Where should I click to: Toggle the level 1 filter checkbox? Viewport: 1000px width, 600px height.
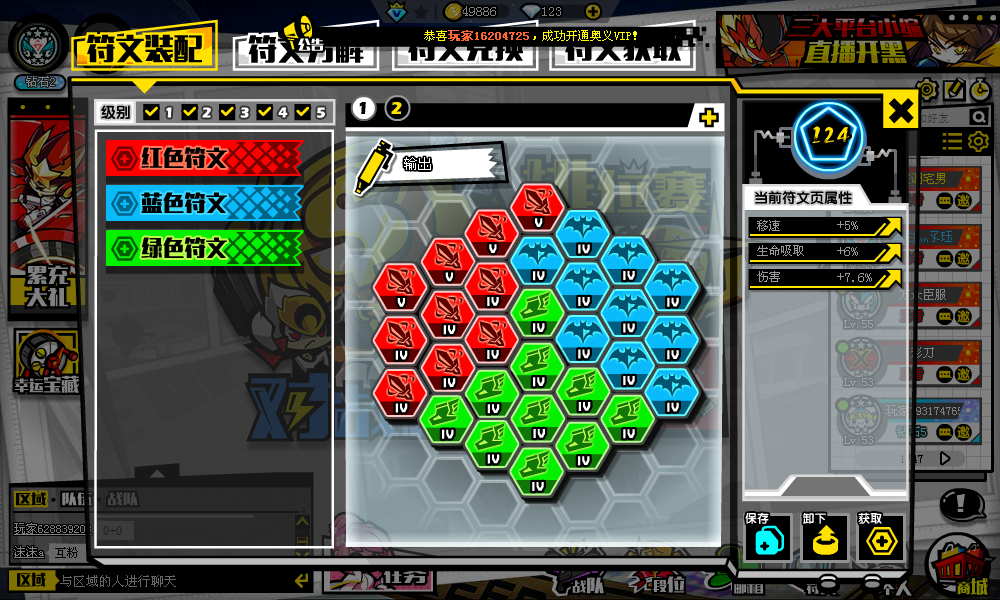152,112
